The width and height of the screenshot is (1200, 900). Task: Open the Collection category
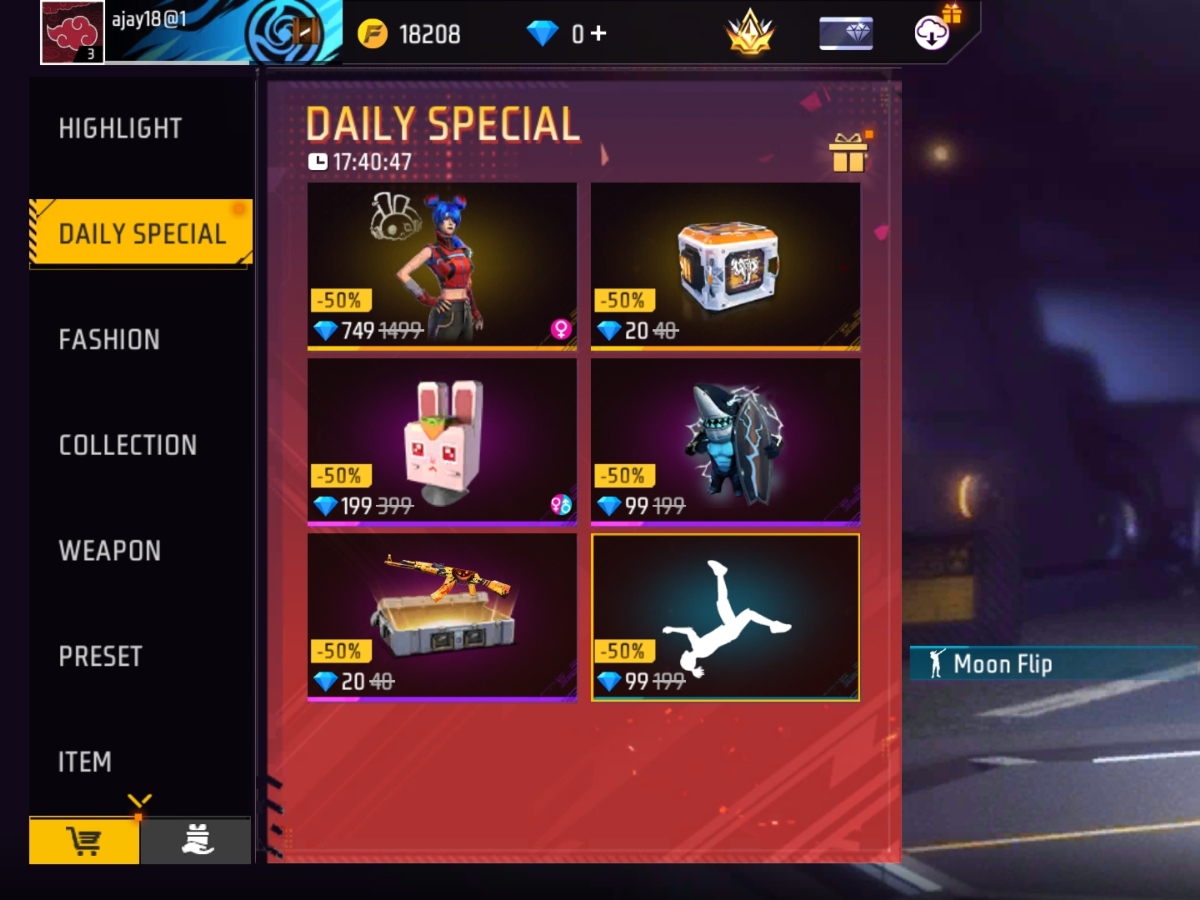coord(127,445)
